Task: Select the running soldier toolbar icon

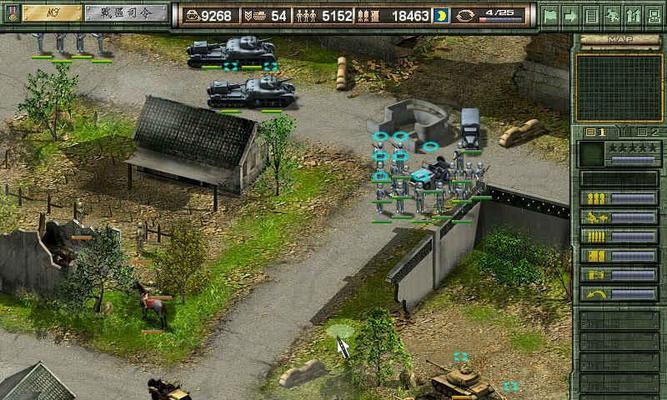Action: (x=612, y=16)
